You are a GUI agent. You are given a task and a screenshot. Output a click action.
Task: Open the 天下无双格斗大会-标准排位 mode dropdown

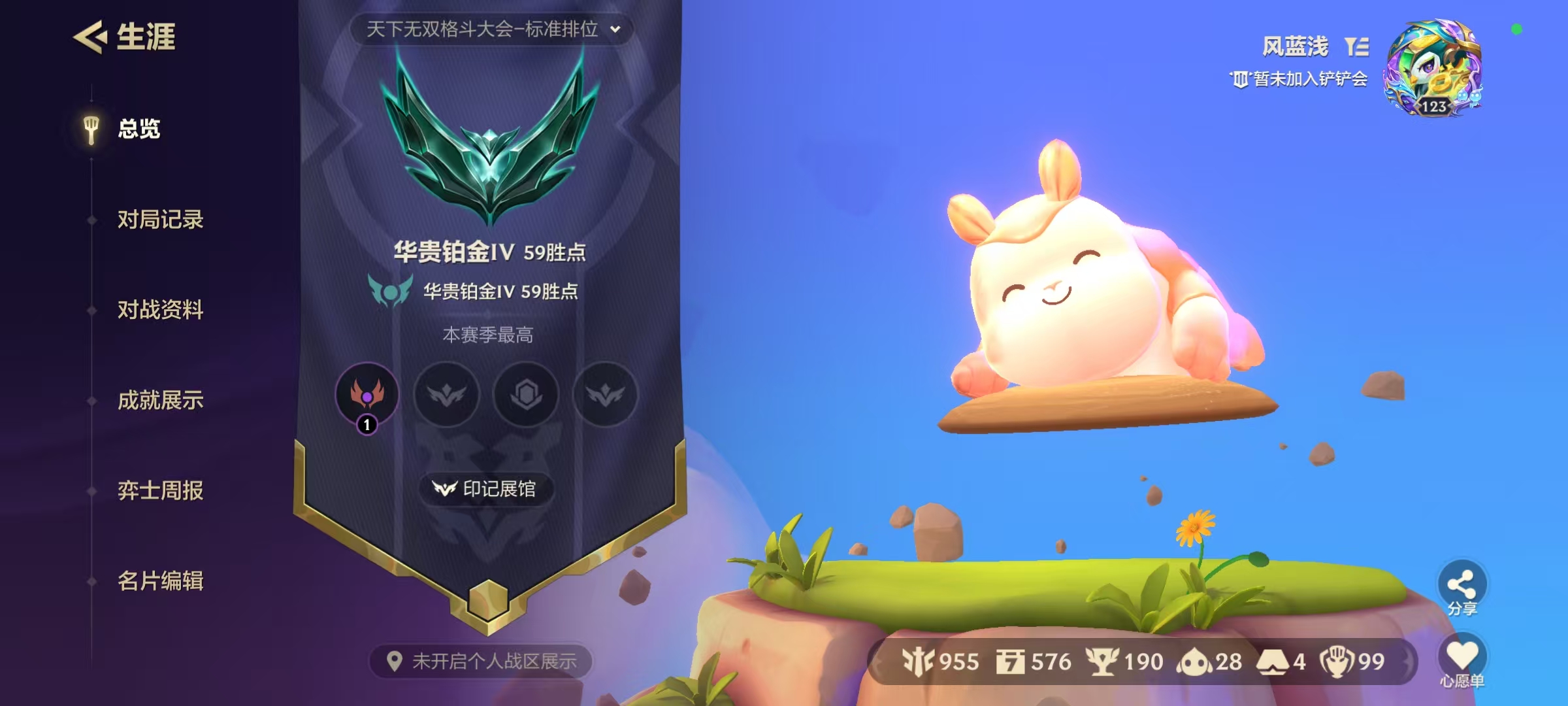click(x=482, y=29)
